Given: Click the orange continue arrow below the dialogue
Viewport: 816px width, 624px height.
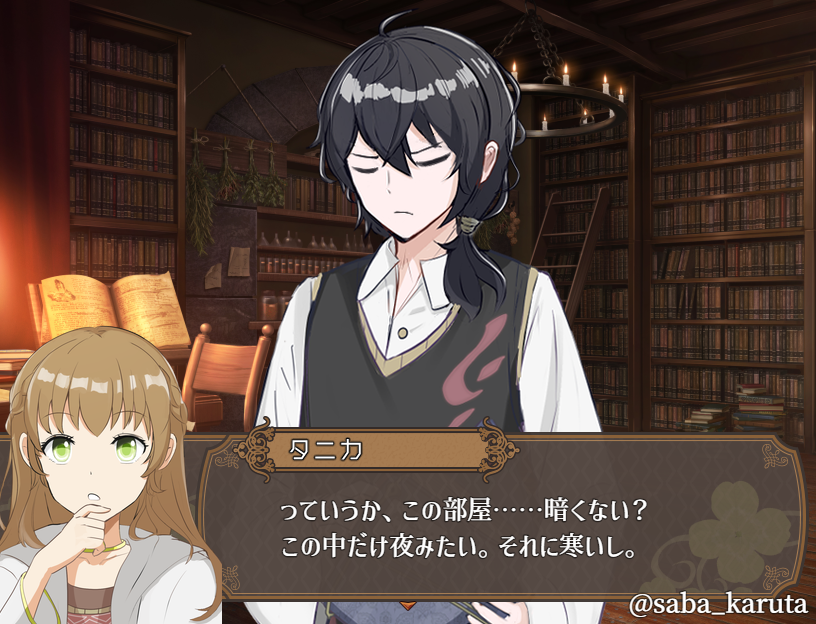Looking at the screenshot, I should pos(407,604).
